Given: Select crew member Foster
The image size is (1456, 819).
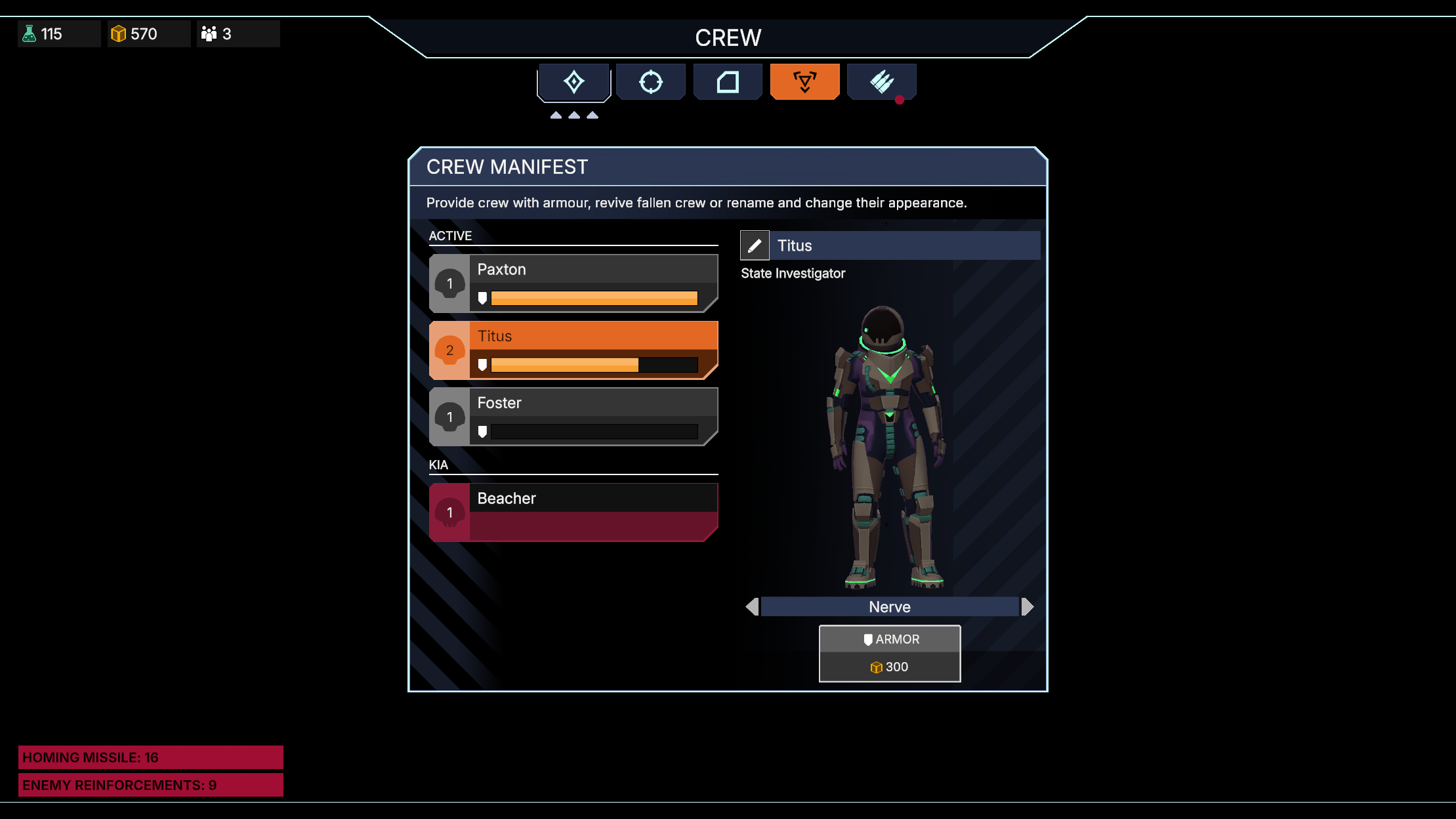Looking at the screenshot, I should coord(573,417).
